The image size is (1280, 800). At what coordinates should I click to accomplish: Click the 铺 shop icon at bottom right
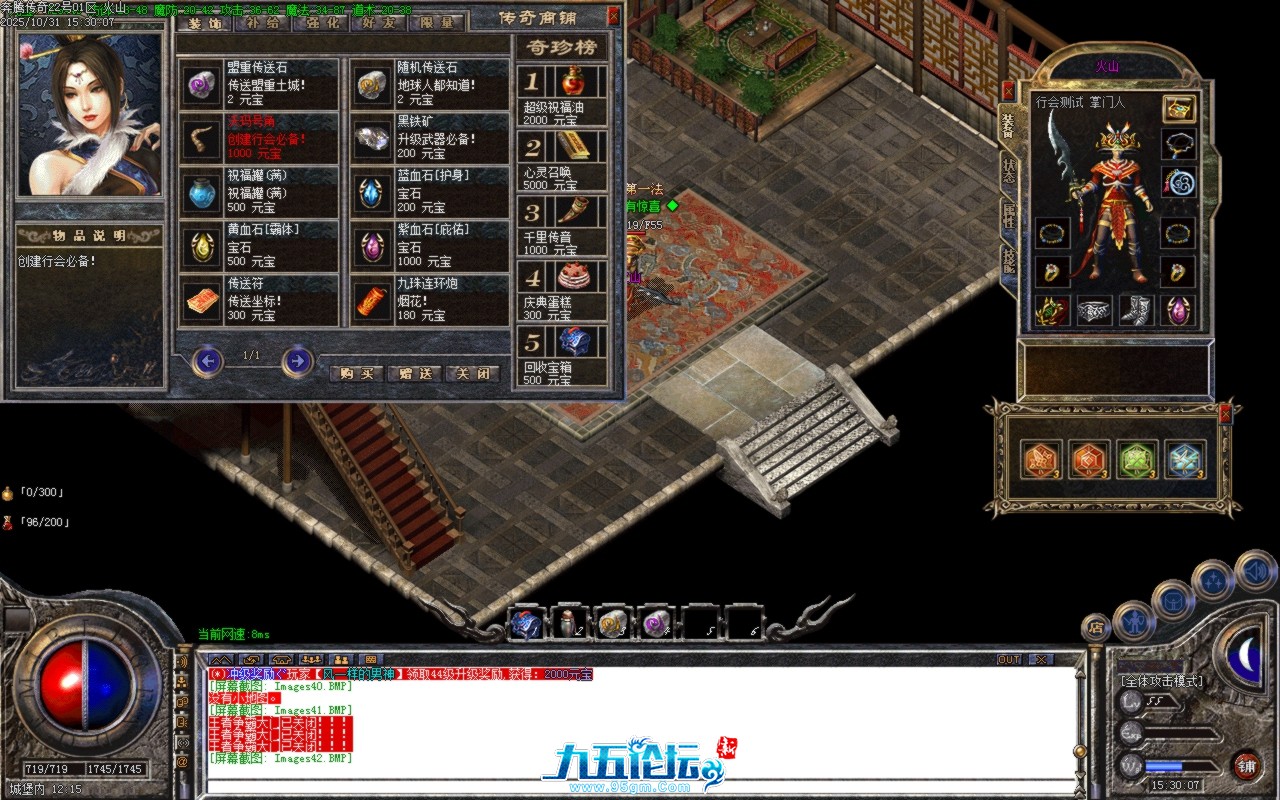1247,765
